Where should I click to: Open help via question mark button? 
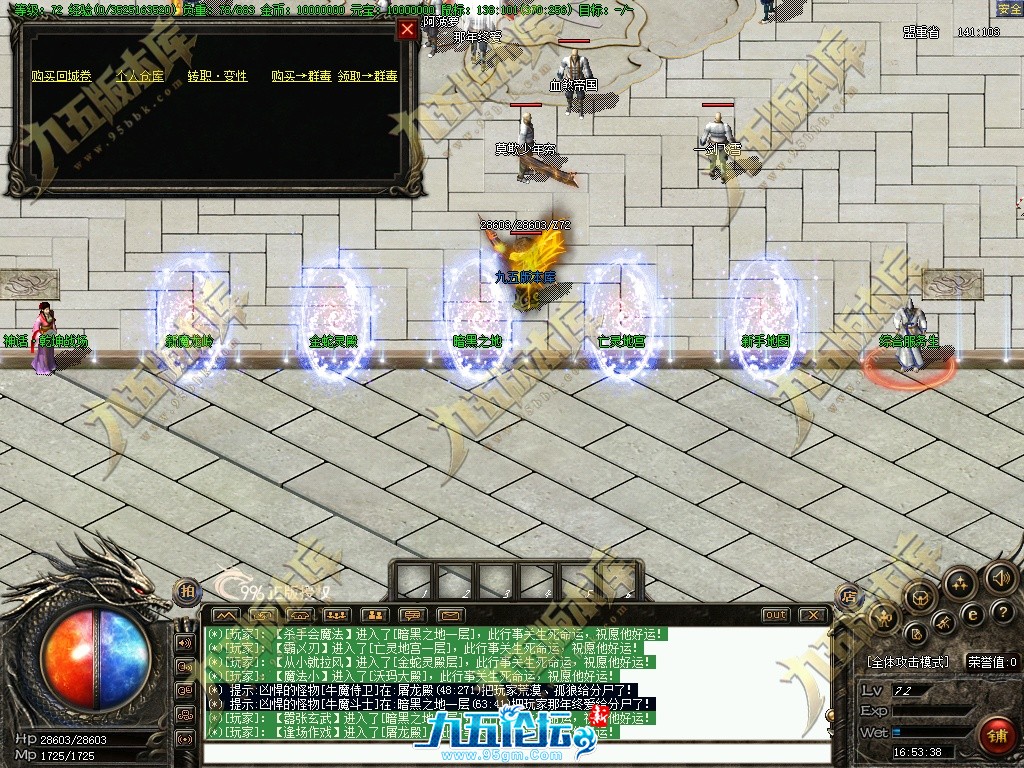coord(1002,612)
